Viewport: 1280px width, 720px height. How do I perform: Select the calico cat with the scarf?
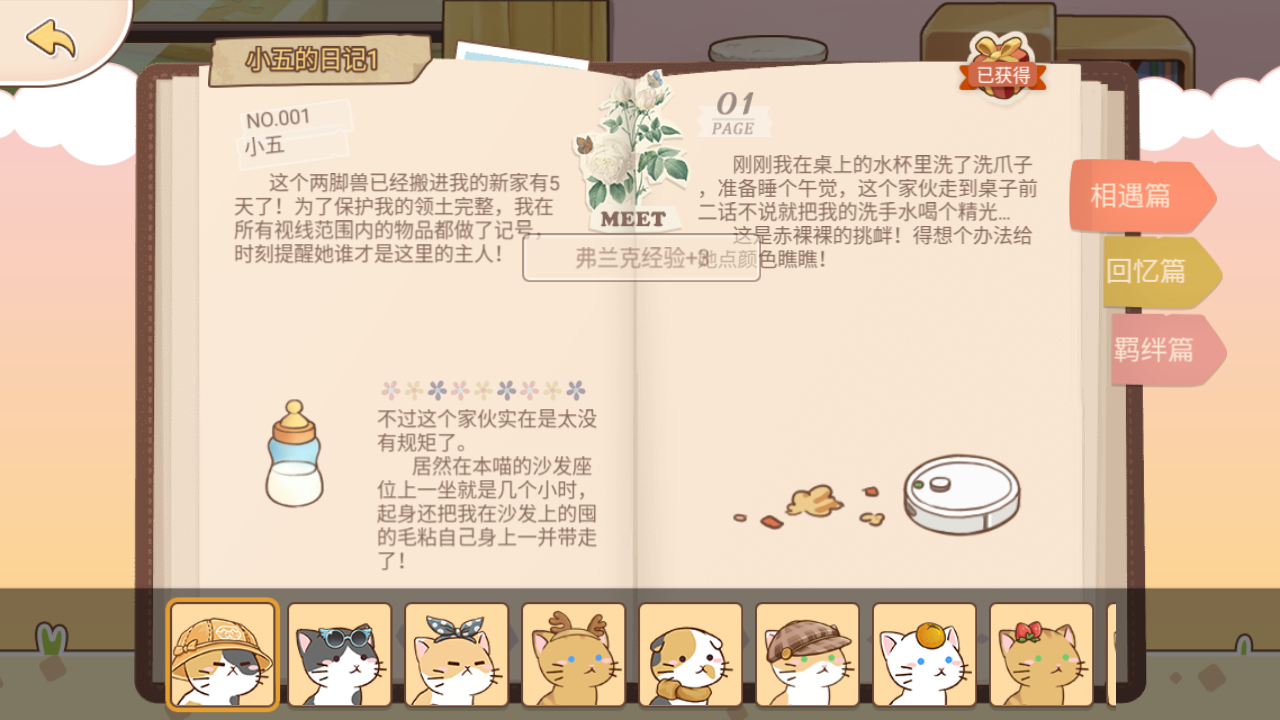(x=689, y=654)
